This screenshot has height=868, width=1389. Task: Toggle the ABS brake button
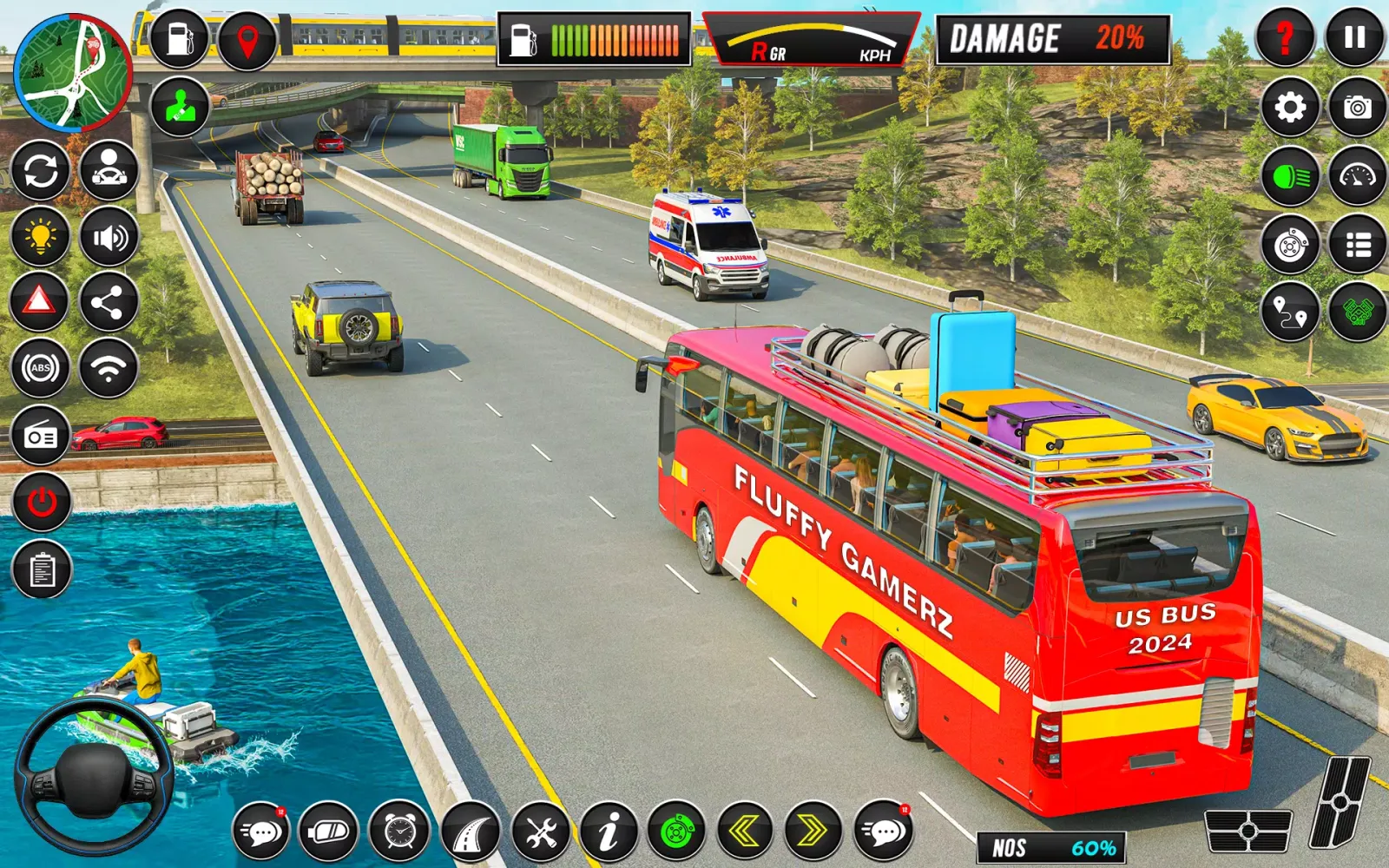(40, 368)
